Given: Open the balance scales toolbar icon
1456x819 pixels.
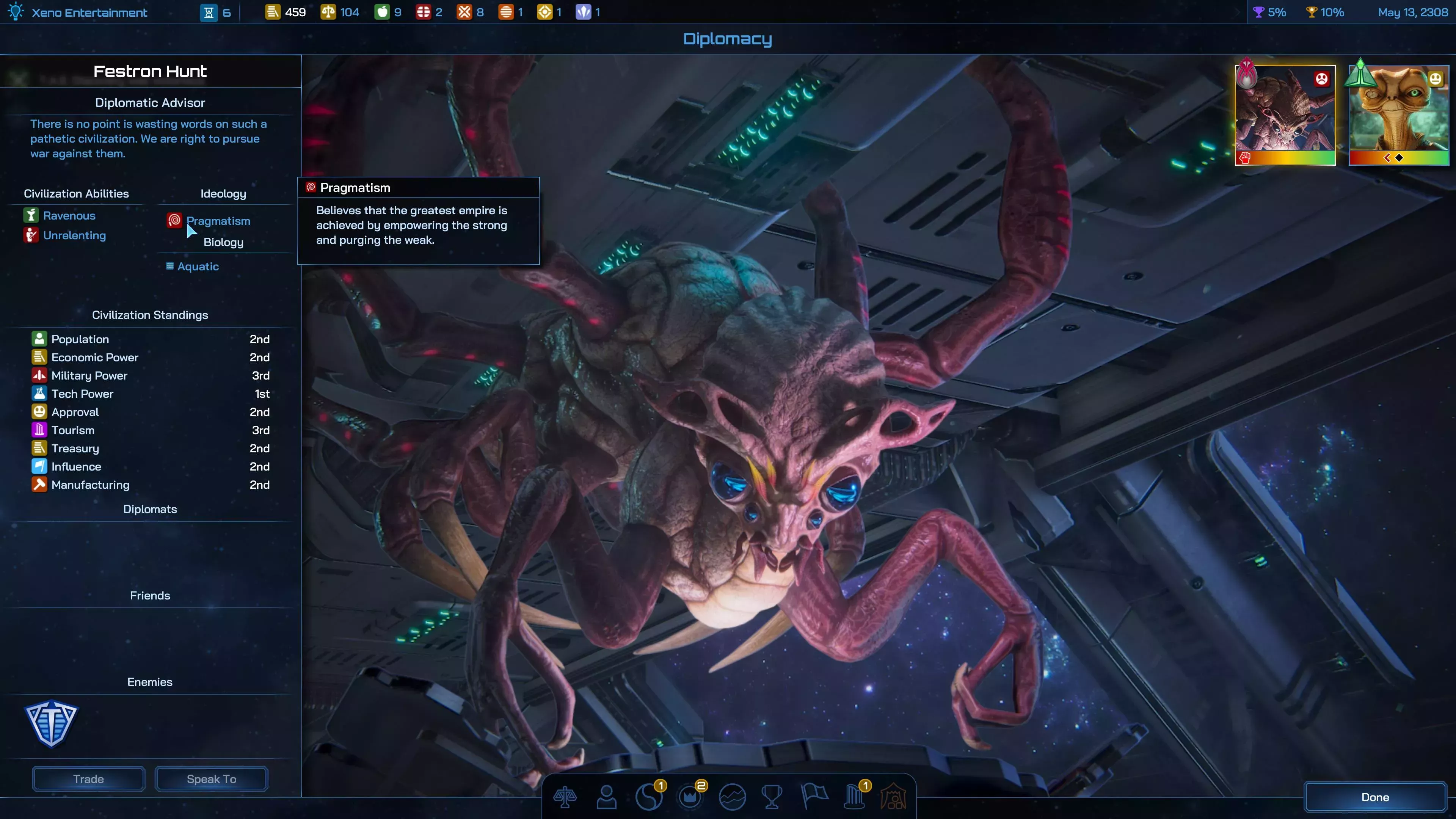Looking at the screenshot, I should (565, 797).
